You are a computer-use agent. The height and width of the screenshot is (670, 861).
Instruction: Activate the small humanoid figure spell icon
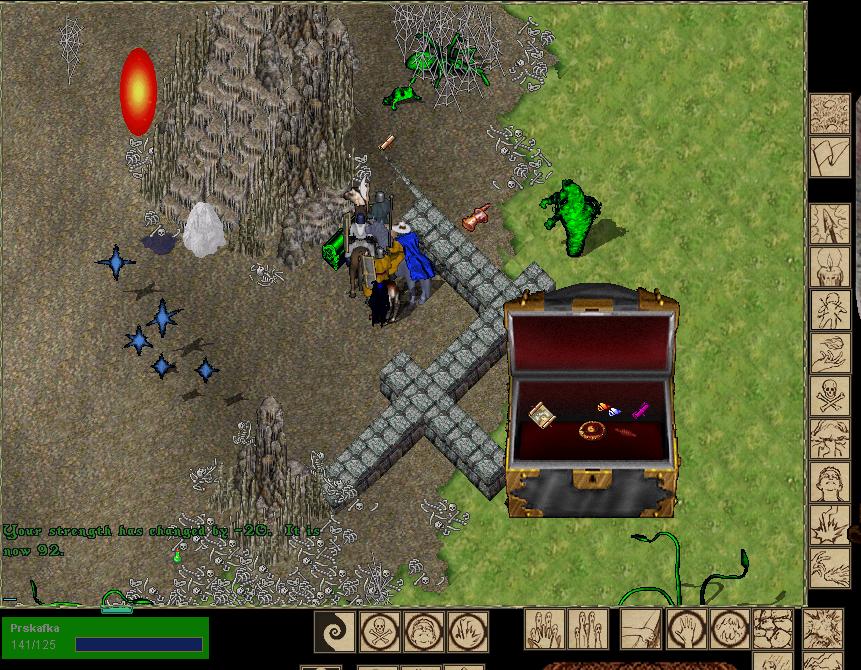[829, 310]
